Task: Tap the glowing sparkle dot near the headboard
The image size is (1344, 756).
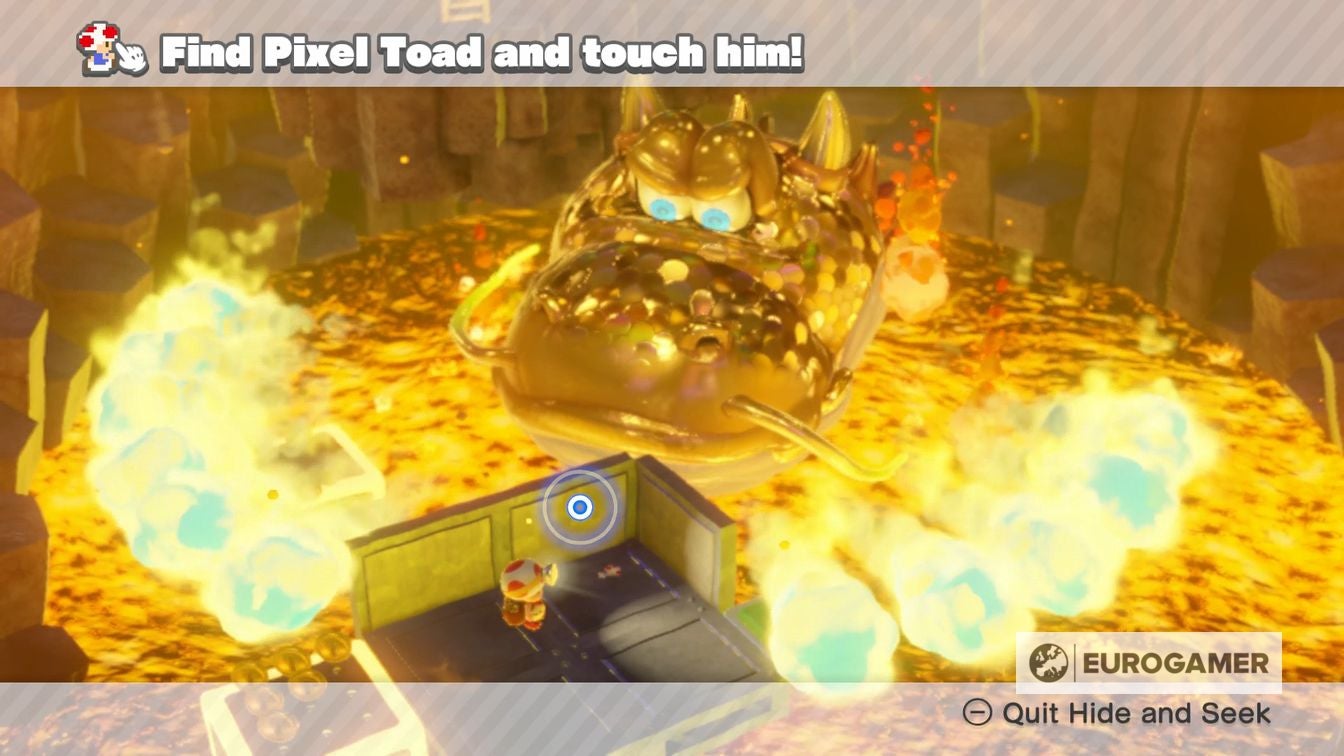Action: [x=527, y=520]
